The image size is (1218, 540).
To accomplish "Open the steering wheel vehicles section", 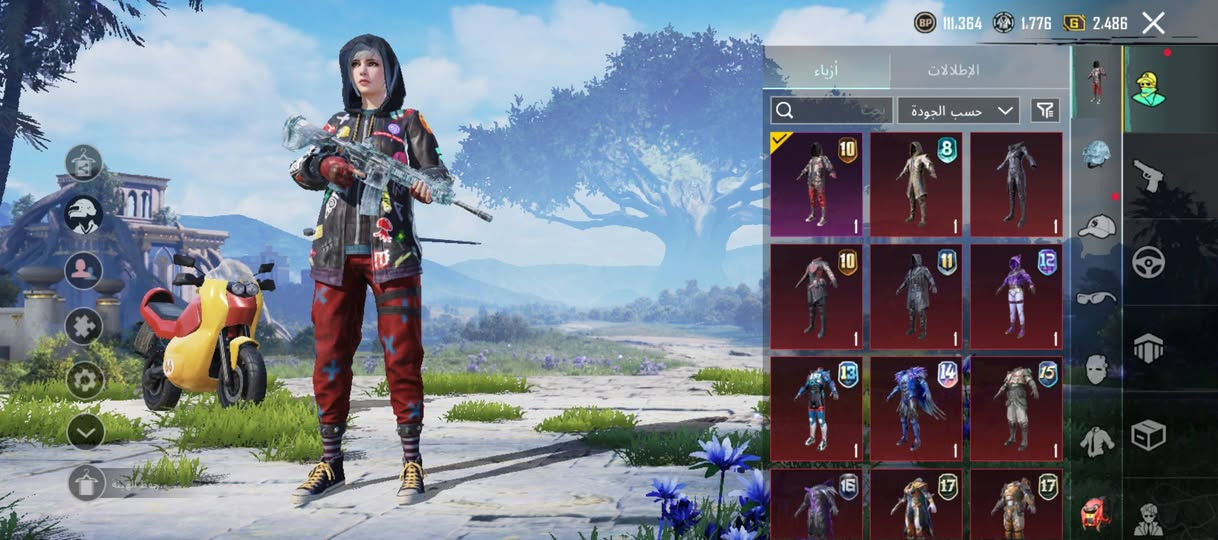I will [x=1148, y=263].
